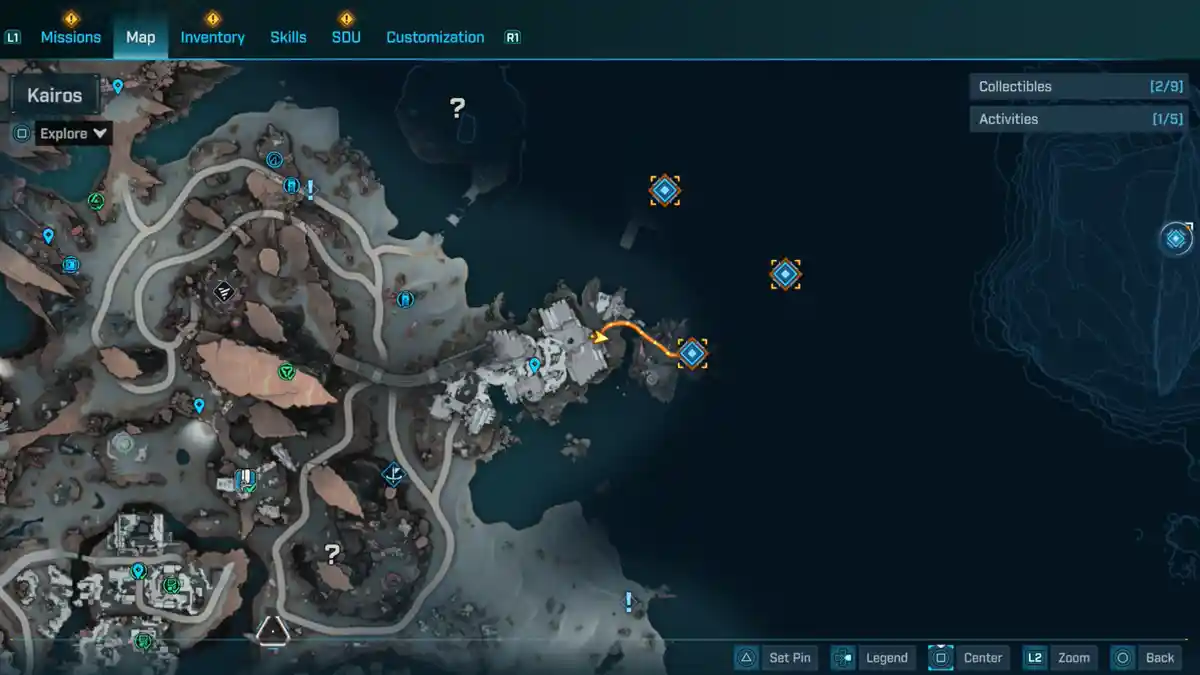Click the black diamond marker on the map
The image size is (1200, 675).
(x=225, y=291)
